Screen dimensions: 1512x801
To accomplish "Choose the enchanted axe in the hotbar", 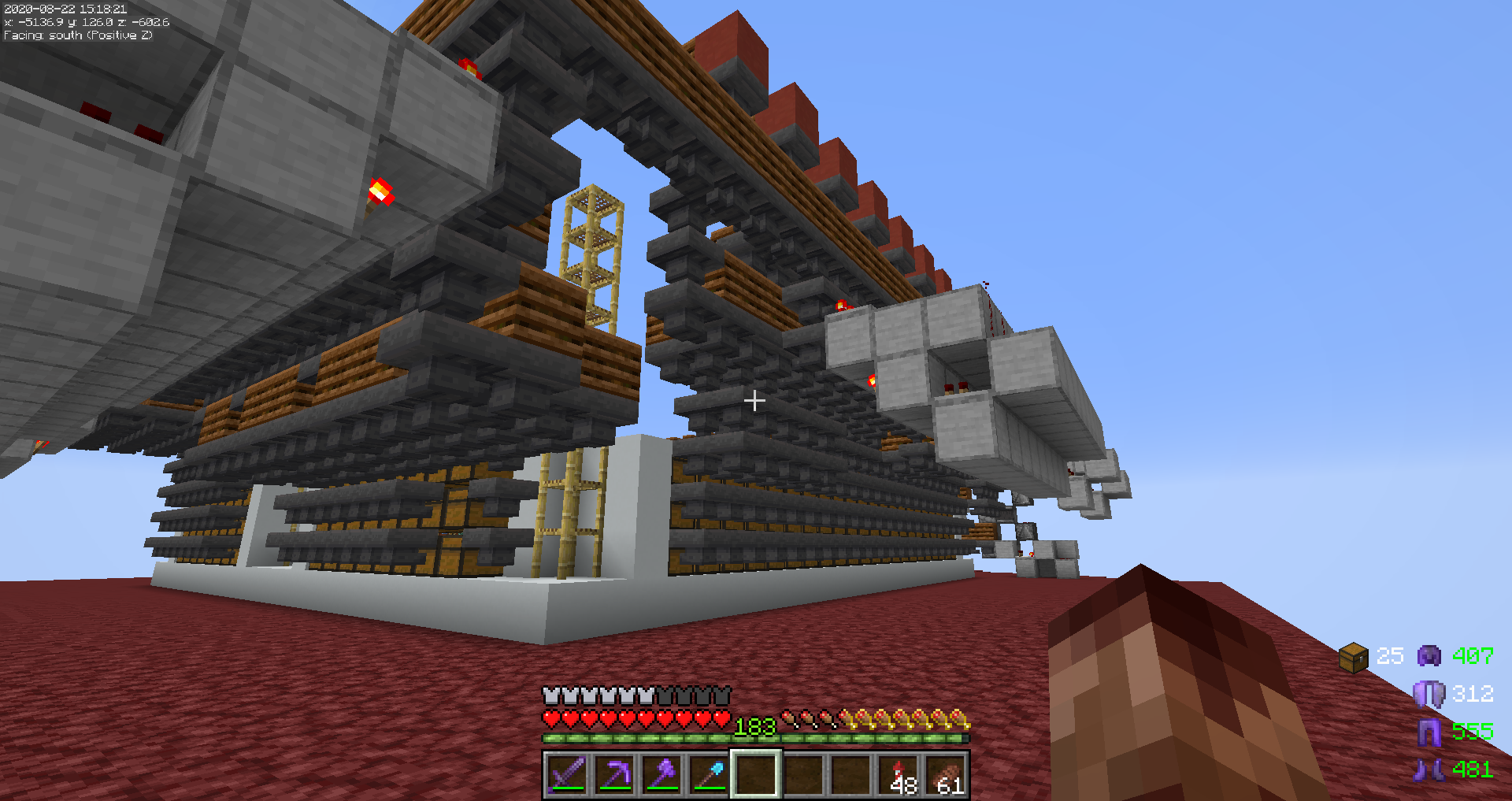I will (x=661, y=774).
